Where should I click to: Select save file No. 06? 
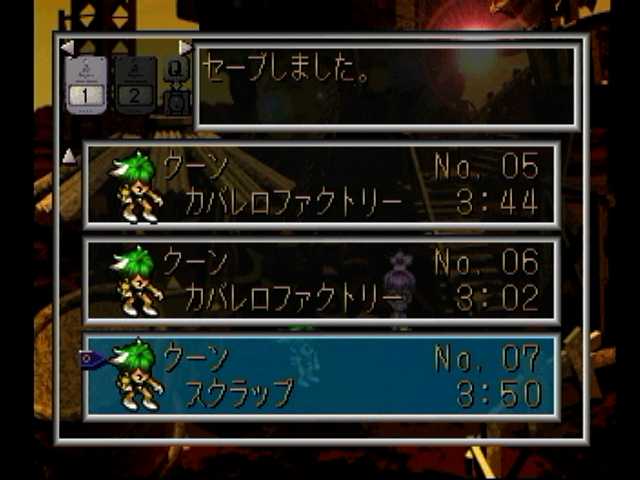(x=322, y=281)
